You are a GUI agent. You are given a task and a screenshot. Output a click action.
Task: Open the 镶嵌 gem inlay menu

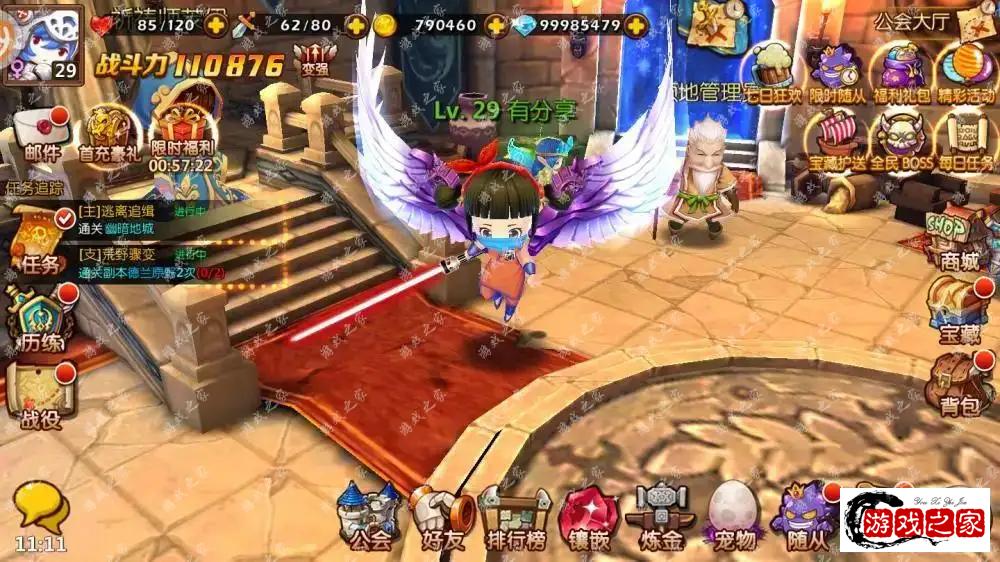pos(590,517)
